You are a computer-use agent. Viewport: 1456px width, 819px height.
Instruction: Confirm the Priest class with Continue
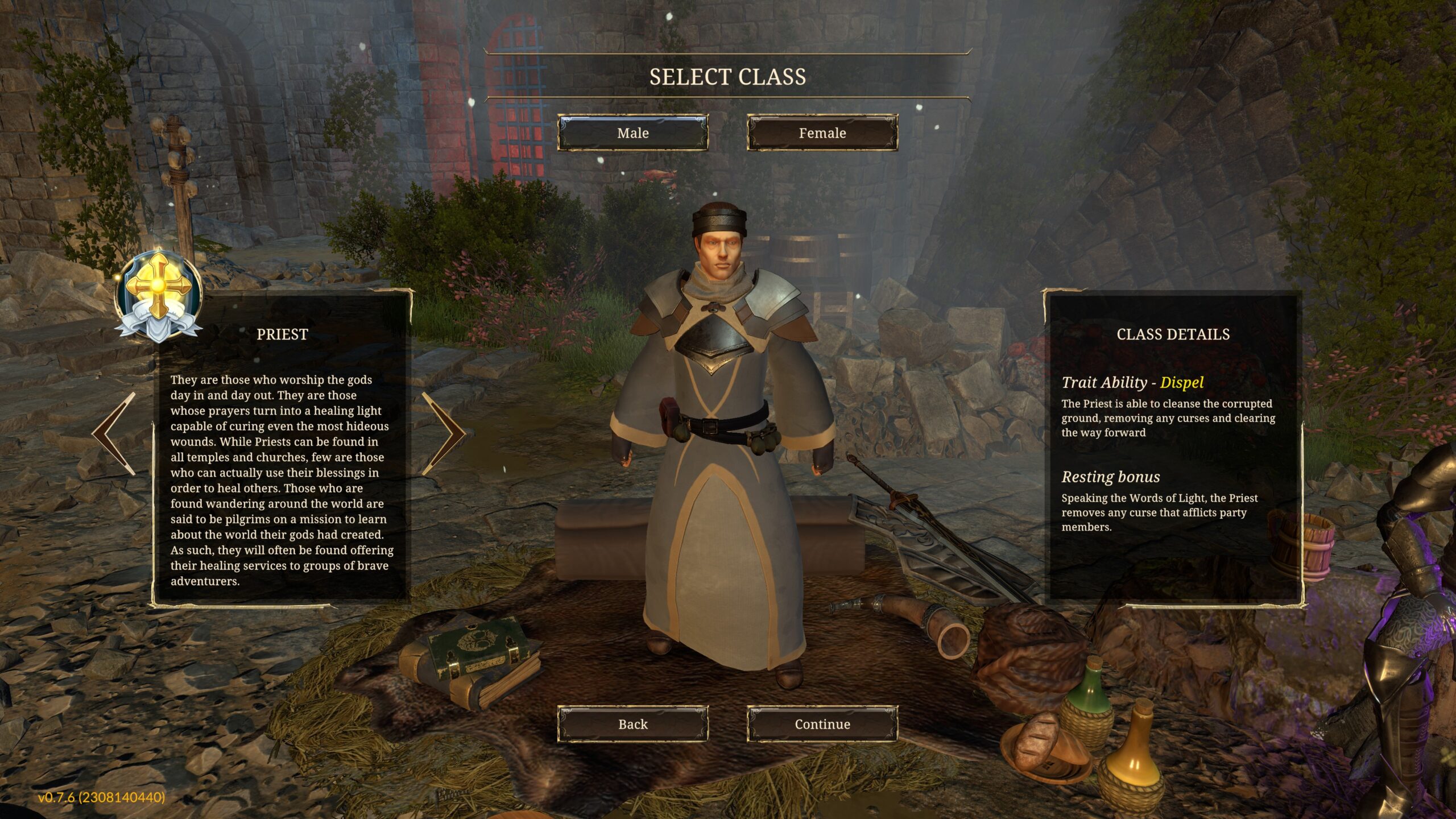point(822,724)
